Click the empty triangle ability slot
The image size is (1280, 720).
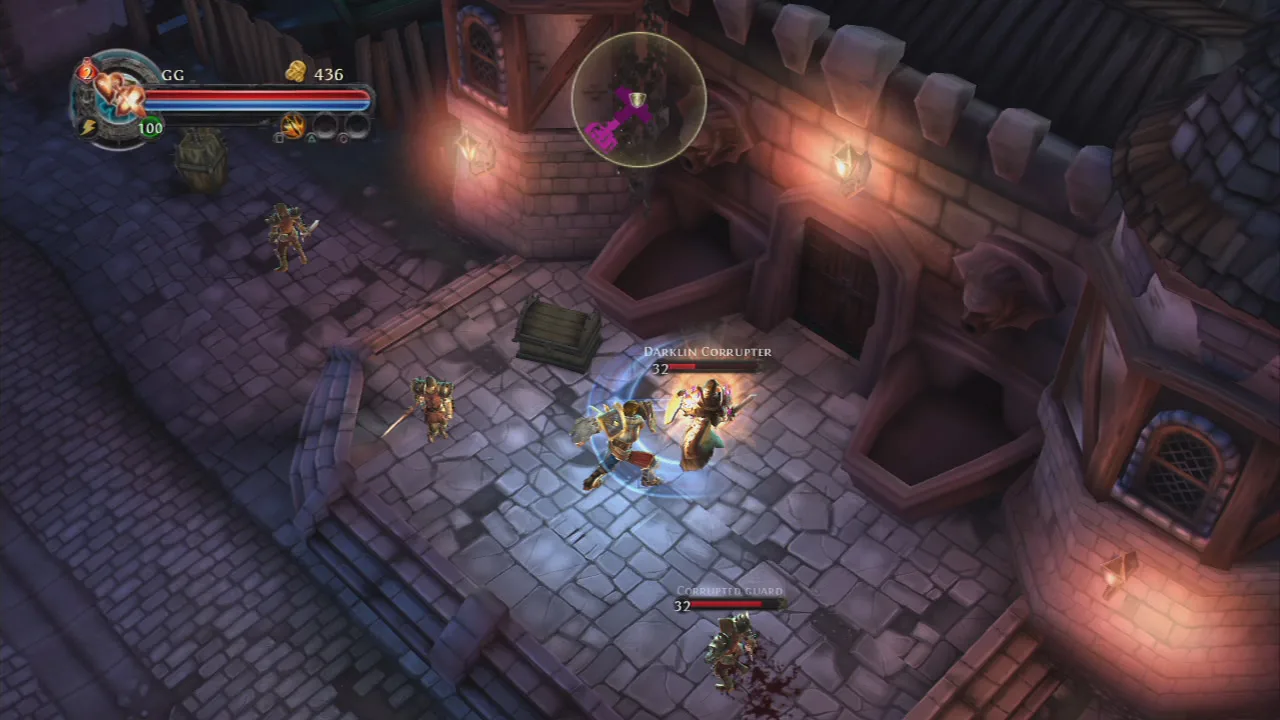click(x=323, y=124)
